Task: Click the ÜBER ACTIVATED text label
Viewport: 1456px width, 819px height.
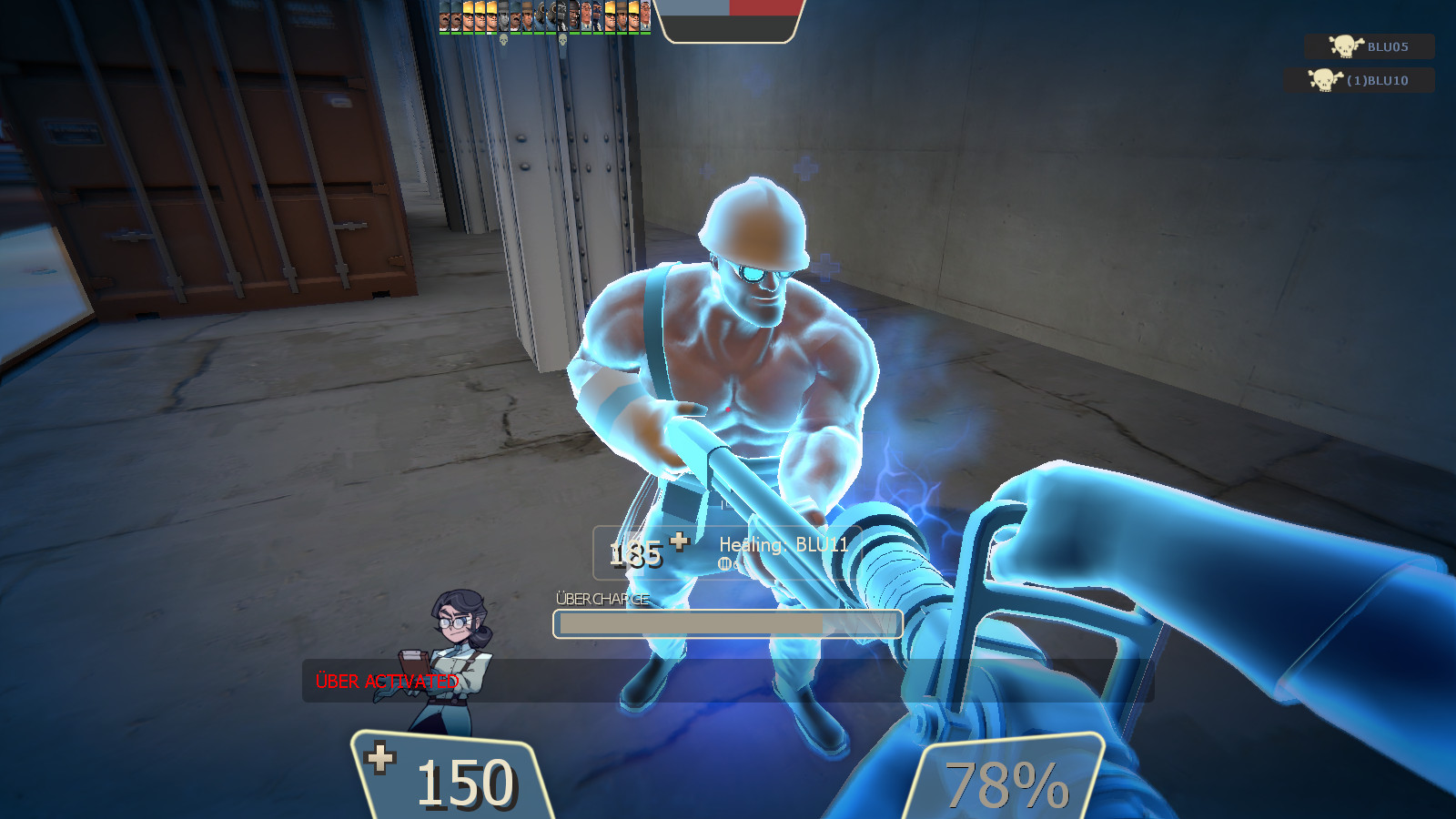Action: click(386, 679)
